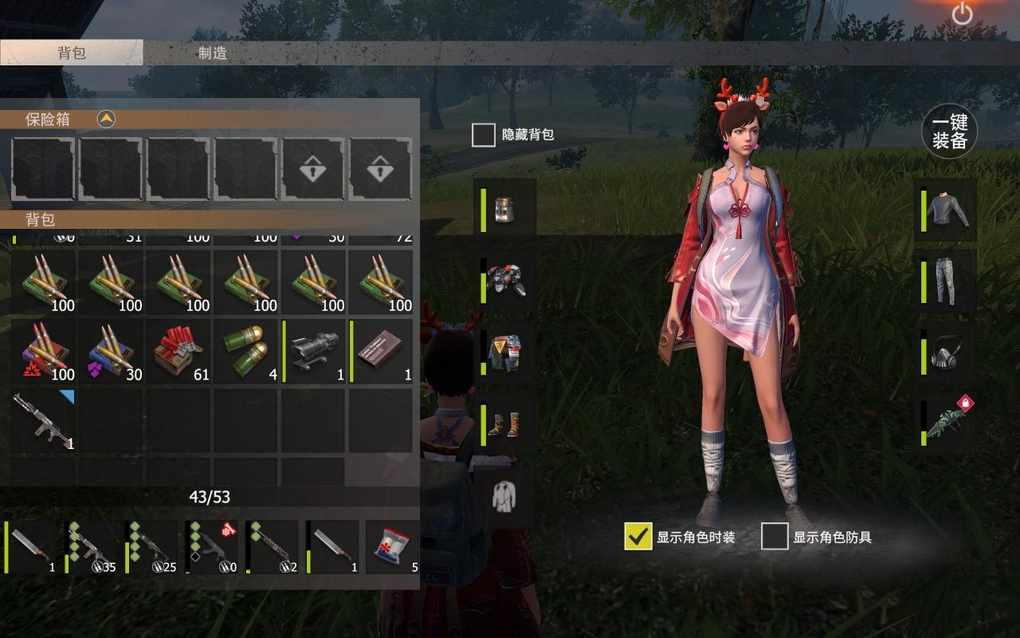Pick the assault rifle in the backpack

(43, 419)
